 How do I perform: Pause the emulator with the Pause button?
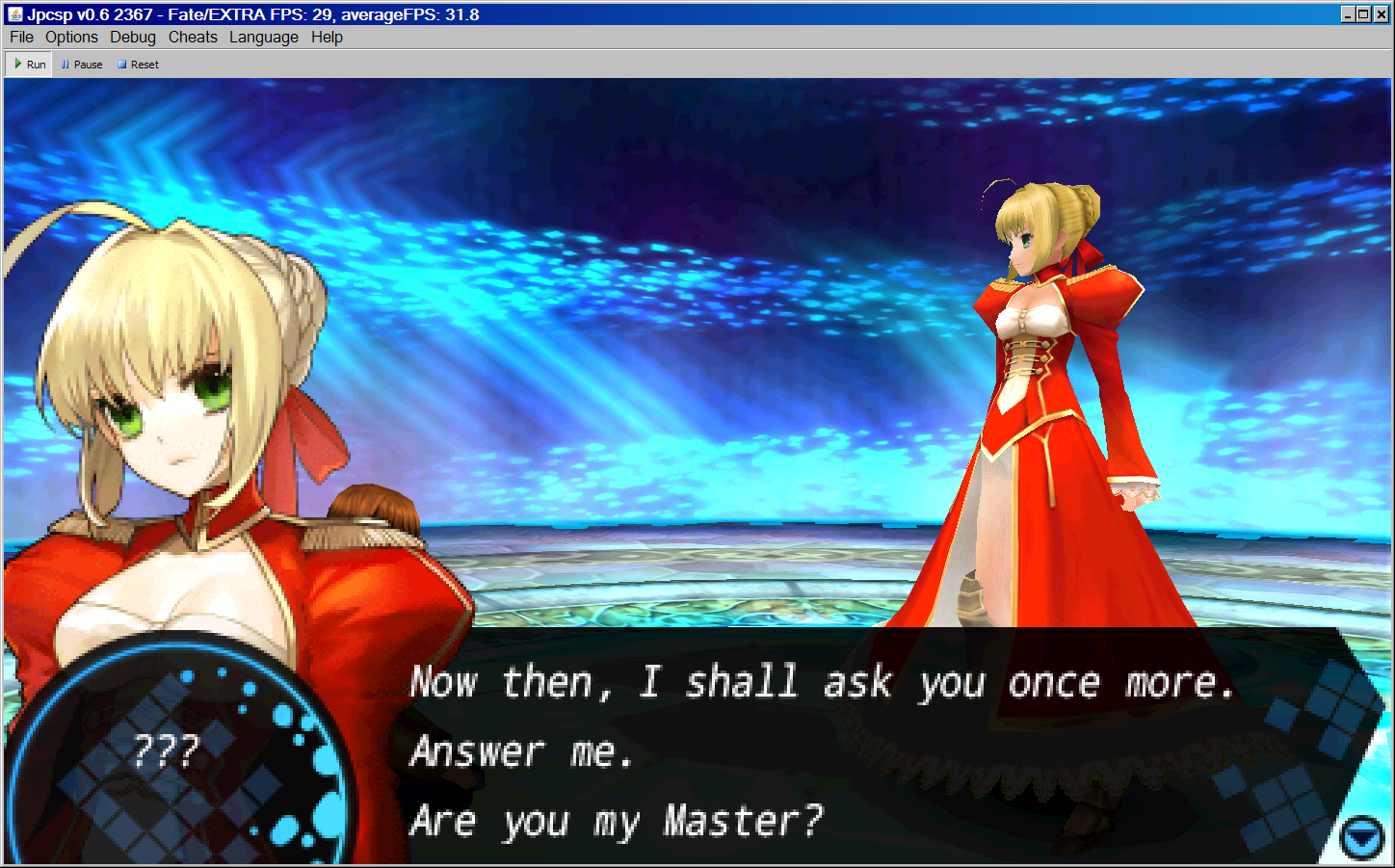[82, 65]
